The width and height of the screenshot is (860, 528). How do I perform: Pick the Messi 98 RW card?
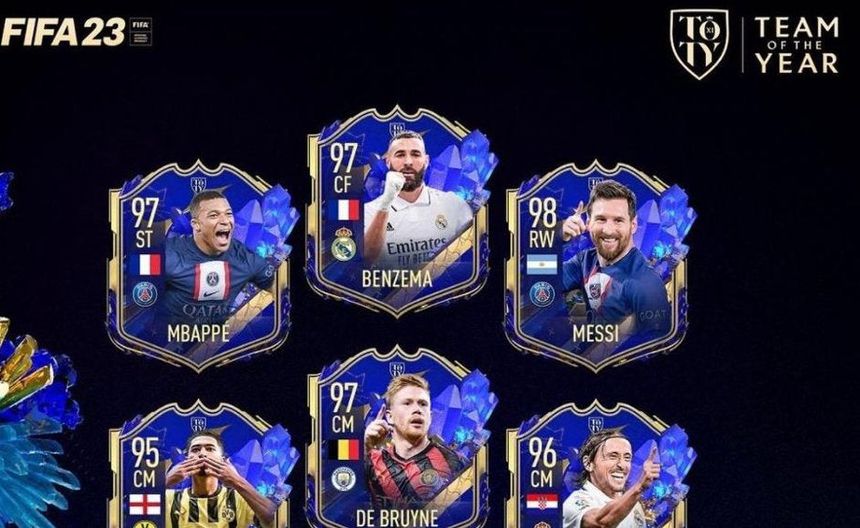[596, 265]
